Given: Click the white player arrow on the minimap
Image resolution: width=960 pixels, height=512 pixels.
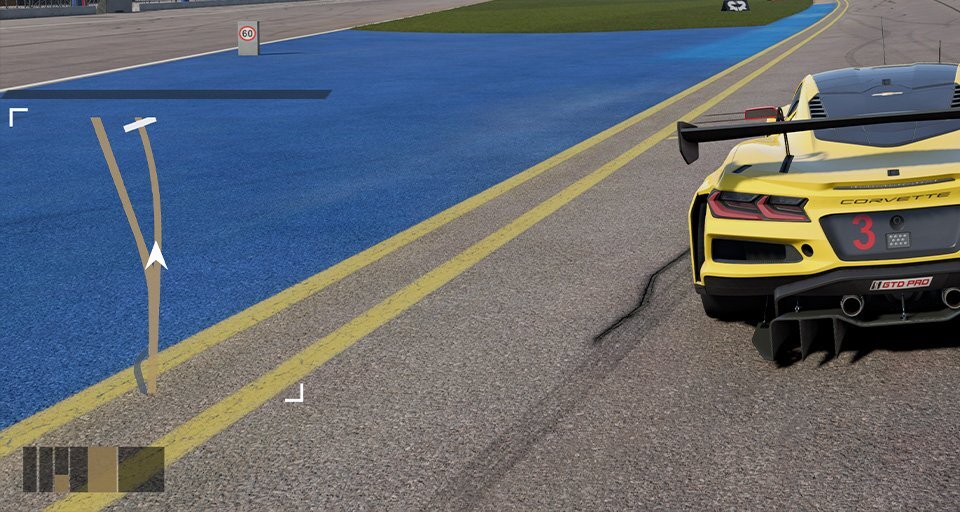Looking at the screenshot, I should [156, 255].
